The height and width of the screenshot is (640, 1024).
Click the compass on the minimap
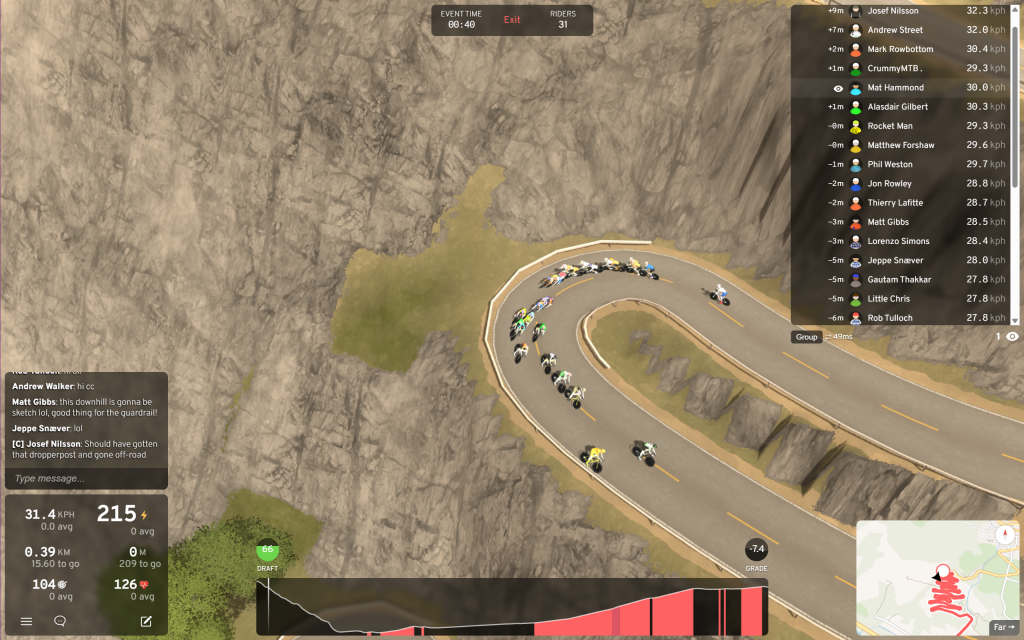(1003, 535)
